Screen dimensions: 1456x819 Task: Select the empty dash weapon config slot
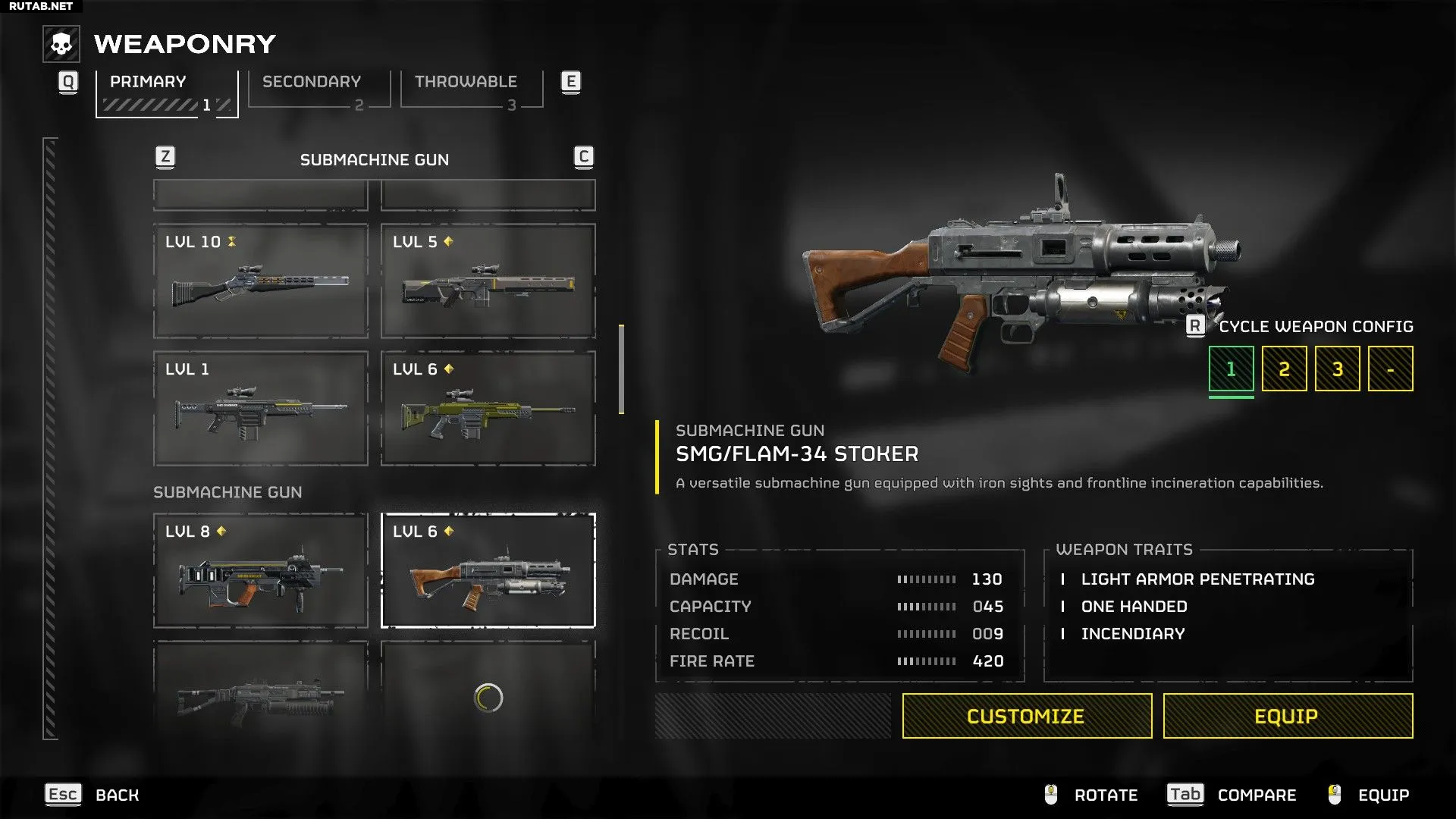[x=1390, y=369]
